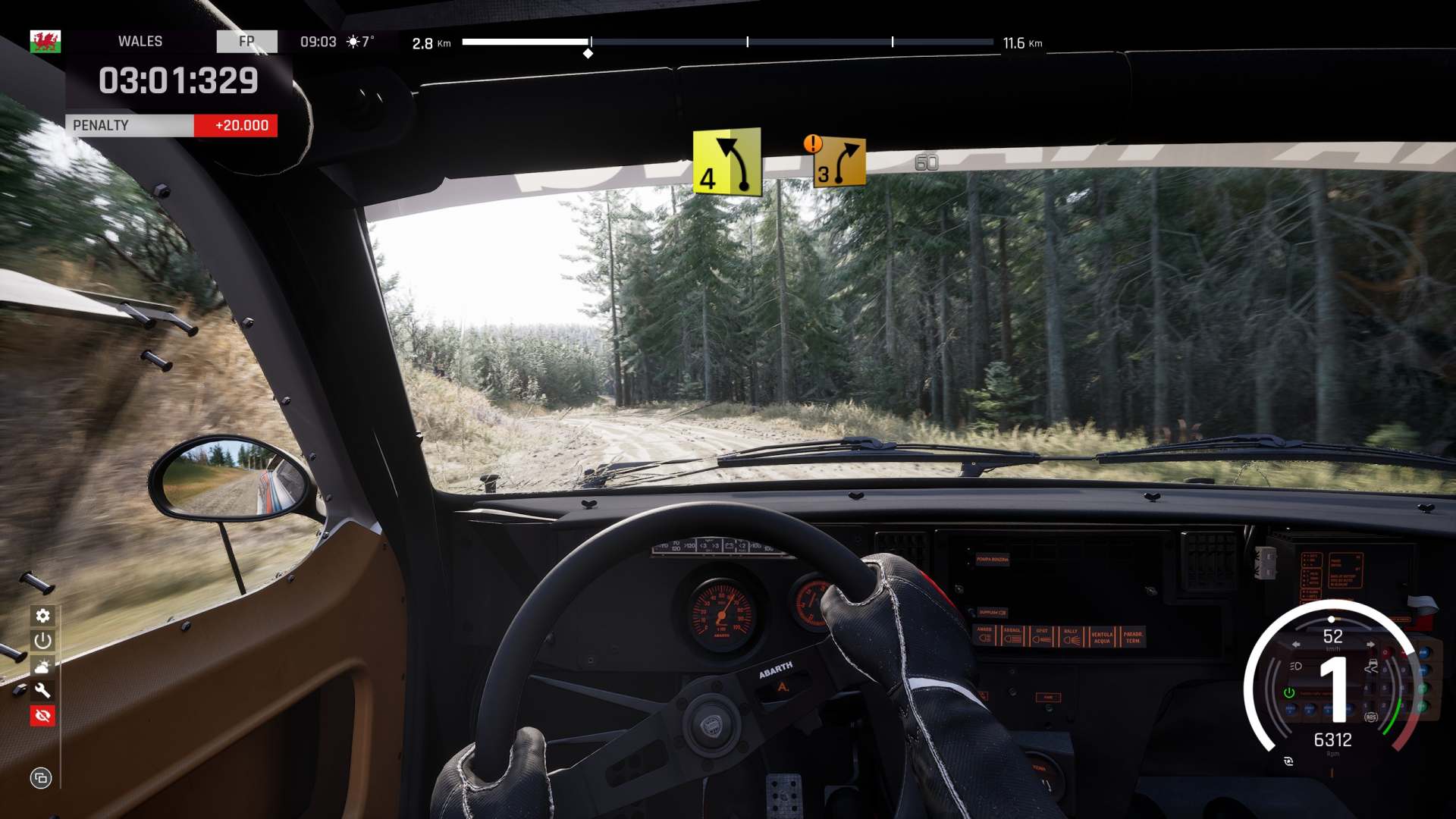
Task: Click the power button icon
Action: 42,641
